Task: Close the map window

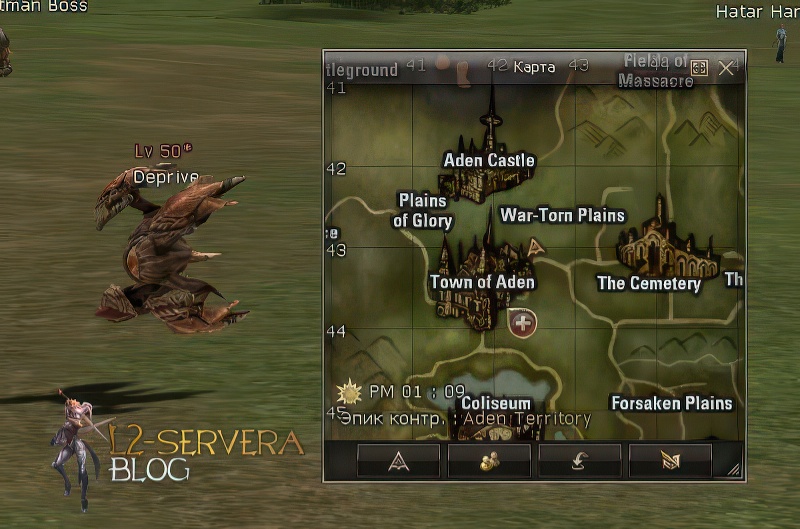Action: tap(727, 68)
